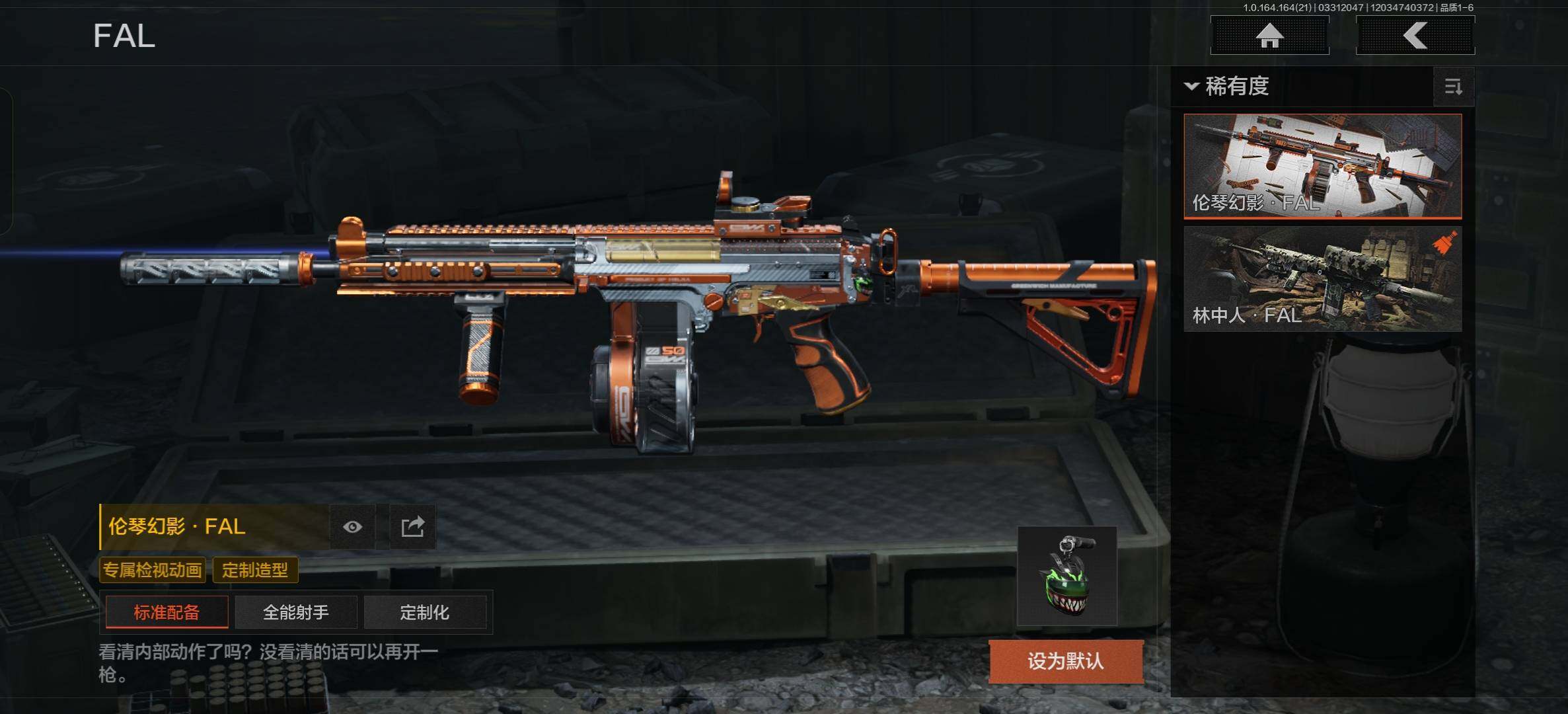The width and height of the screenshot is (1568, 714).
Task: Open the helmet weapon charm slot
Action: pyautogui.click(x=1066, y=576)
